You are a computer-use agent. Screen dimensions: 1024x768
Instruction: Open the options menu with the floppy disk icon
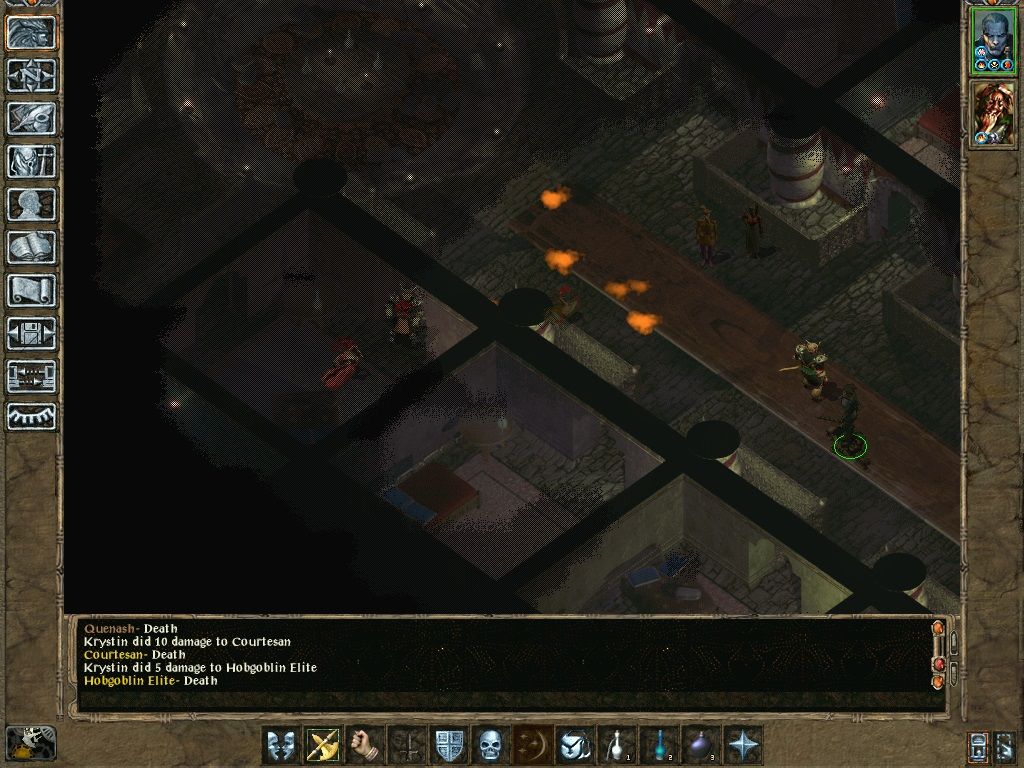(x=31, y=333)
